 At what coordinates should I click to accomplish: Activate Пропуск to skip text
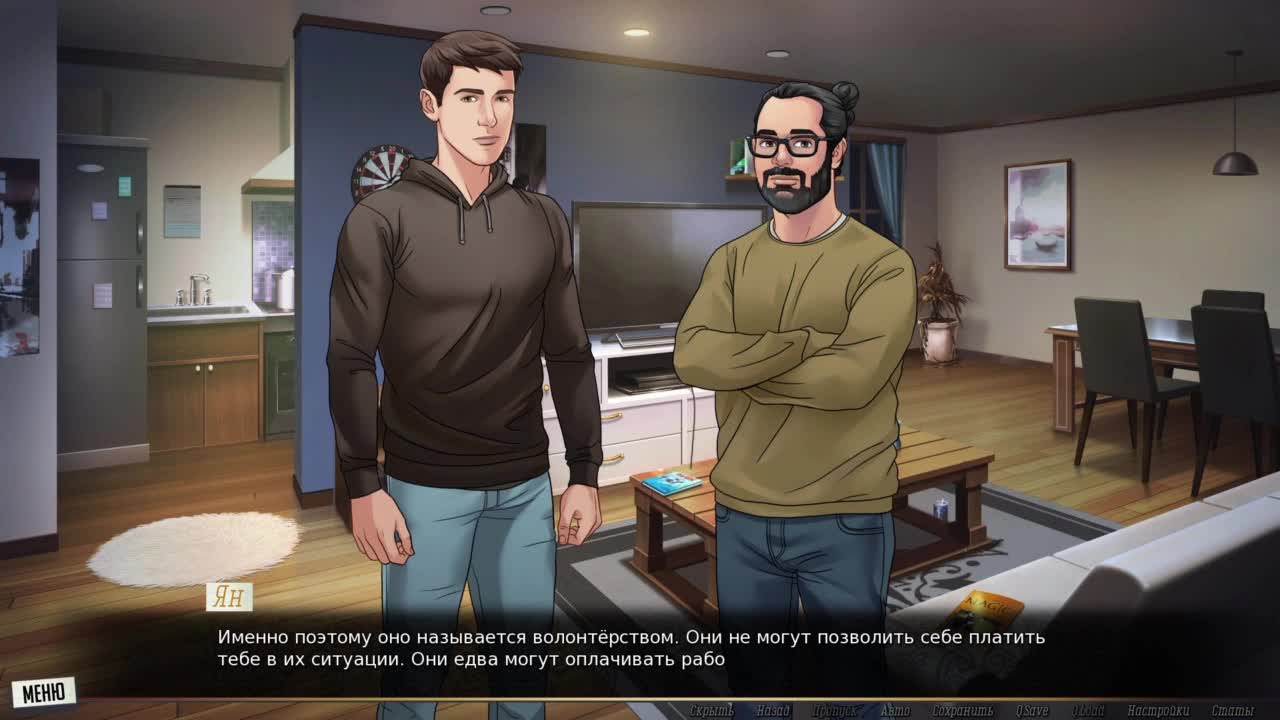pos(834,711)
